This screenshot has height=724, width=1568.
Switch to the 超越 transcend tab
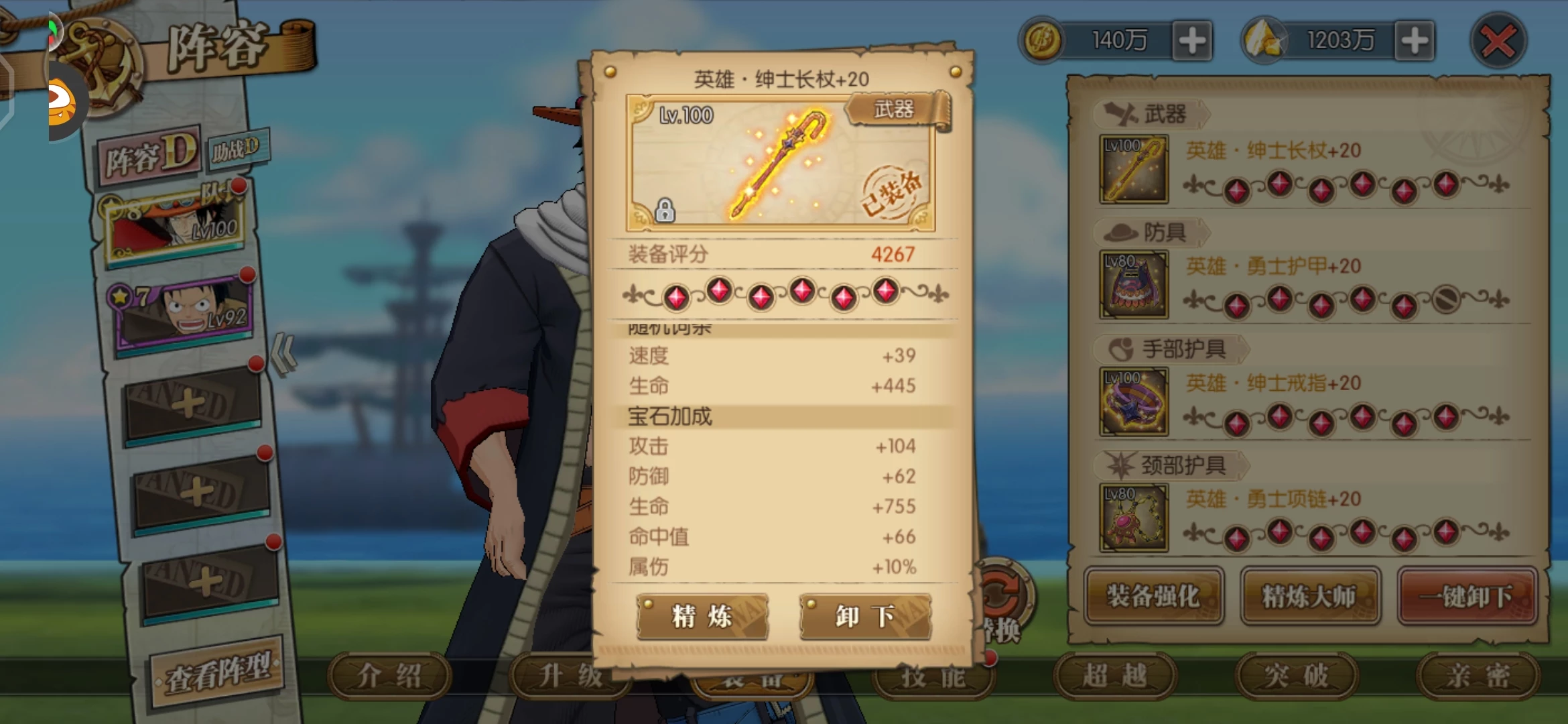pyautogui.click(x=1114, y=676)
